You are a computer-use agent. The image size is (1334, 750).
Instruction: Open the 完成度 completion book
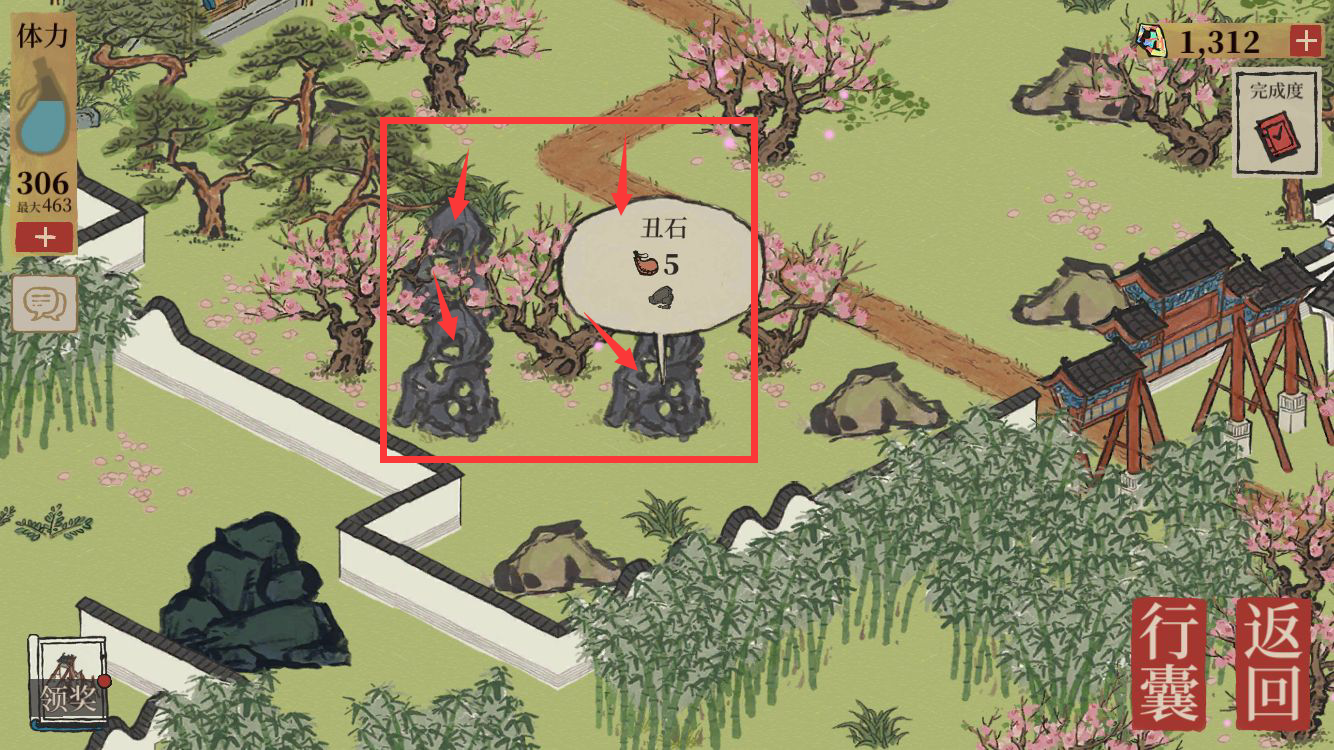point(1276,123)
